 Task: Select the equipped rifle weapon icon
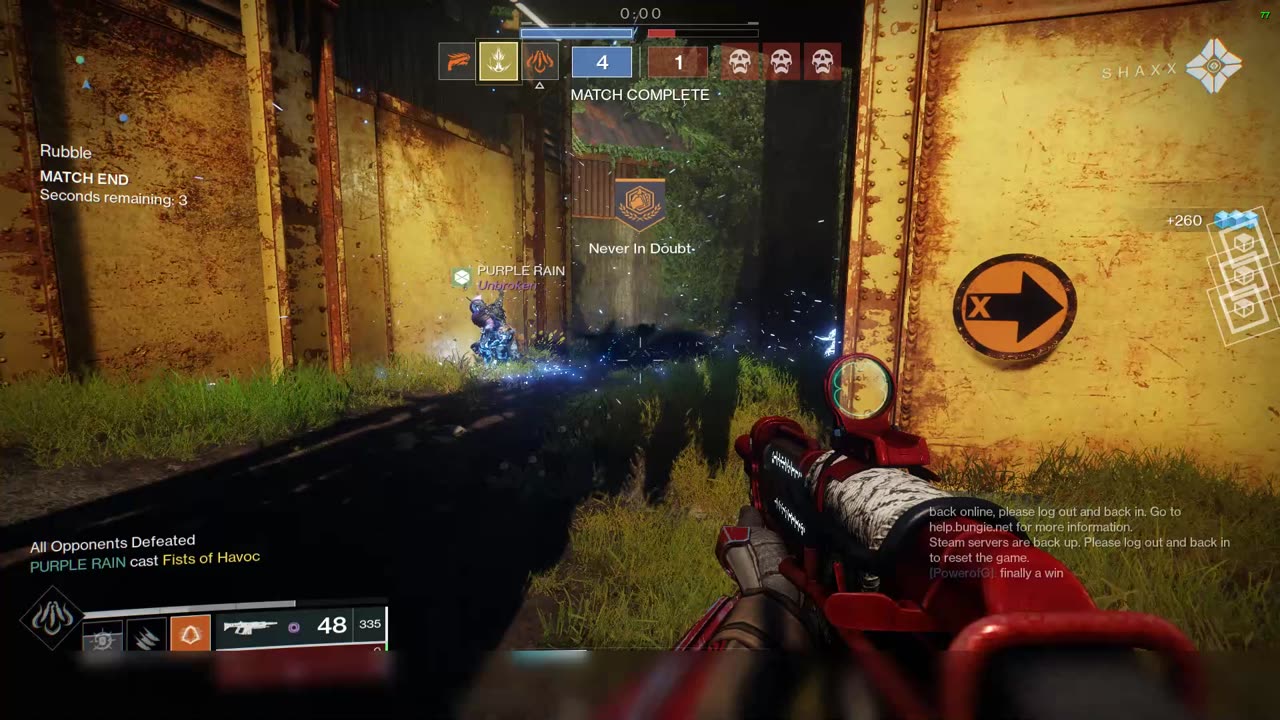[x=250, y=627]
